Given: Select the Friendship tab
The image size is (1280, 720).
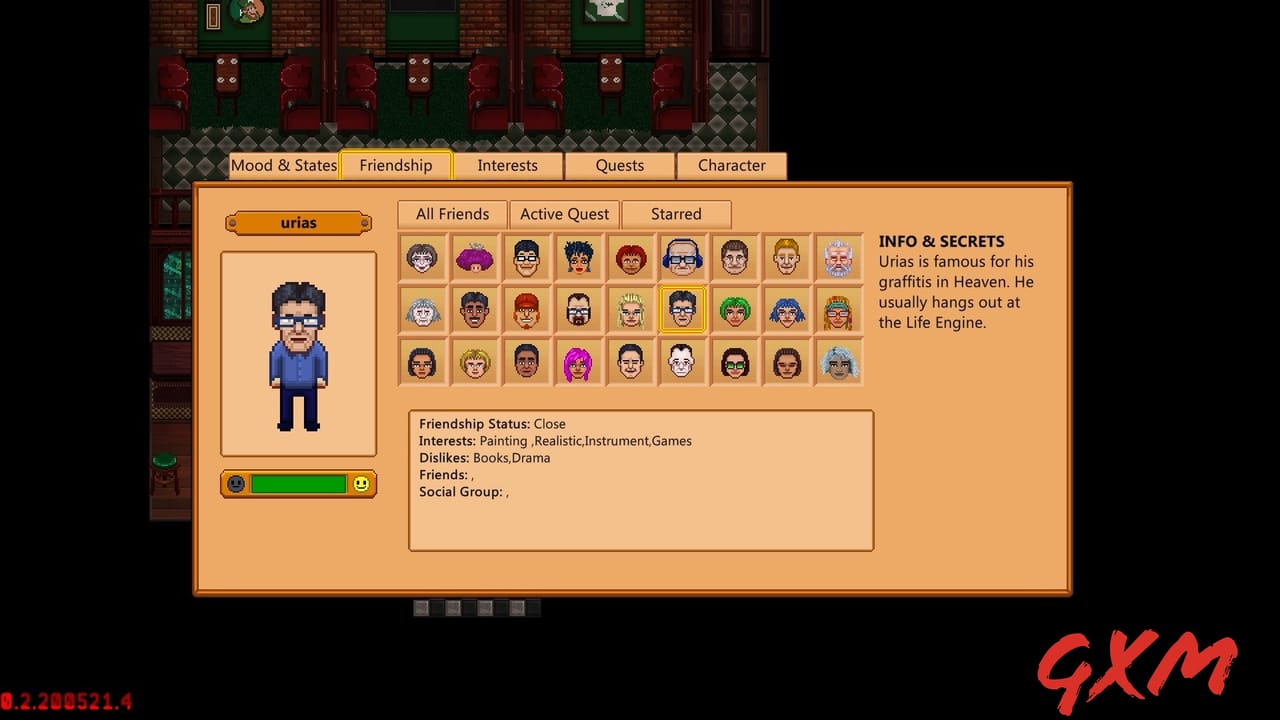Looking at the screenshot, I should click(396, 165).
